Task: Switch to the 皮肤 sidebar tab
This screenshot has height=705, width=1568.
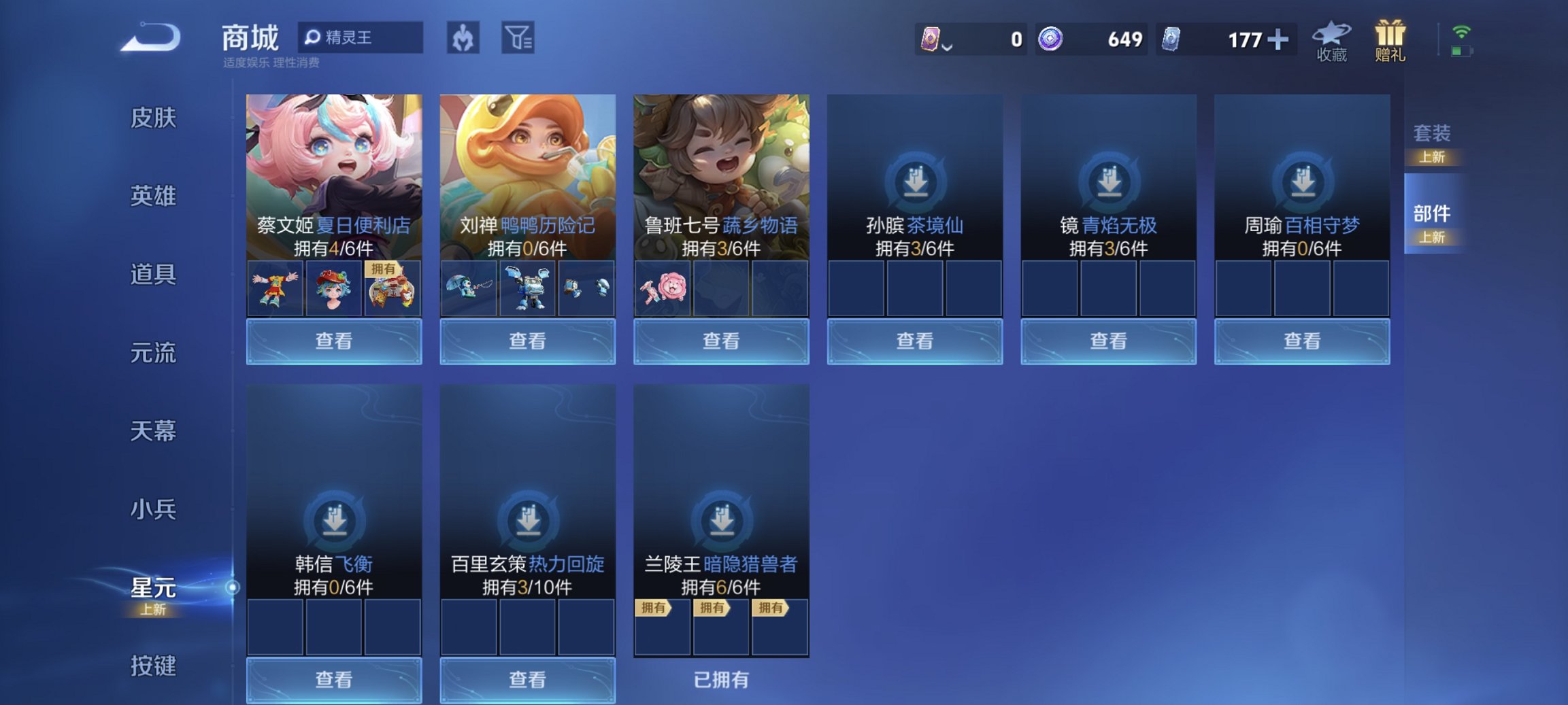Action: tap(151, 117)
